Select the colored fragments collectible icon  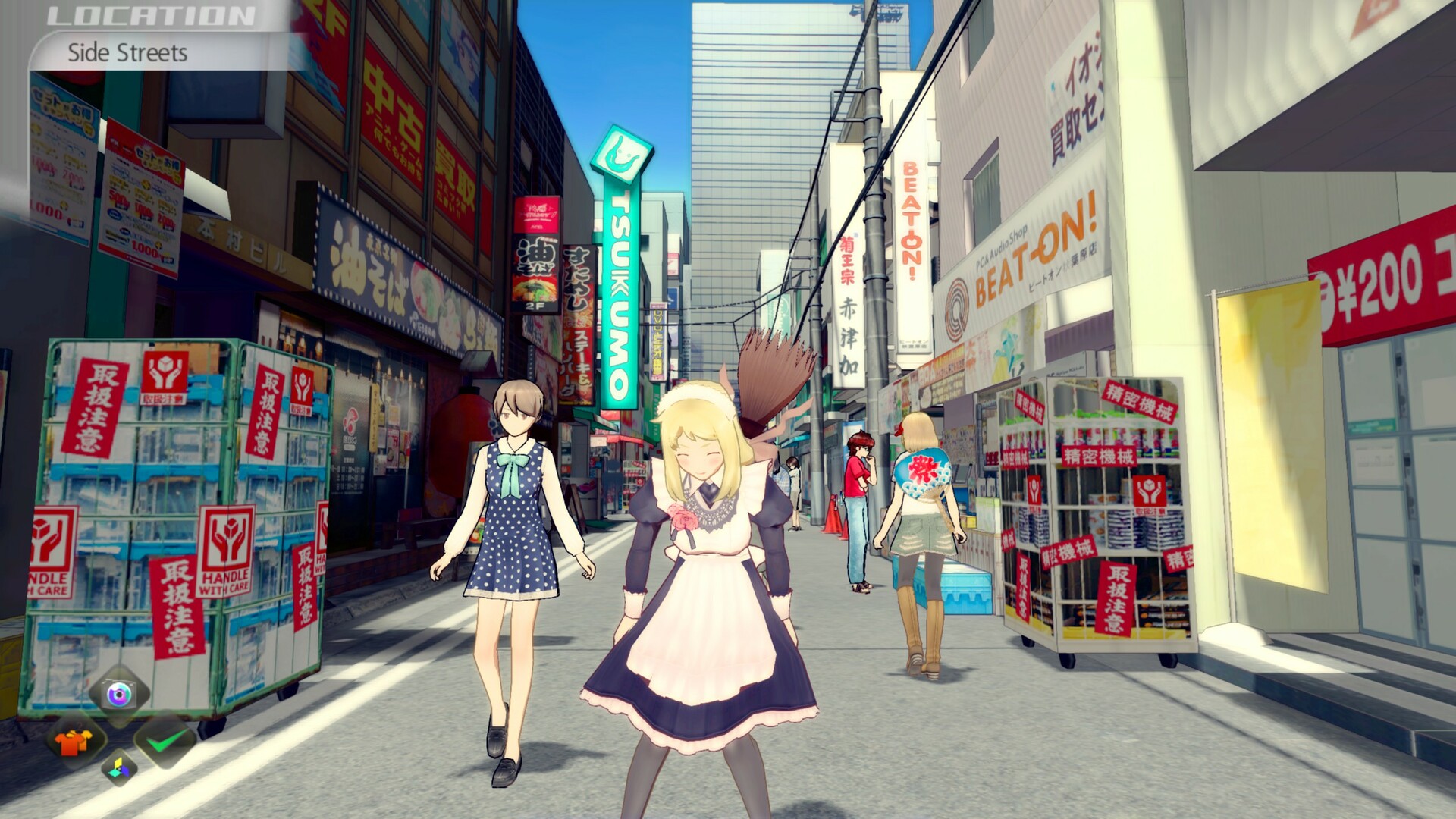click(x=118, y=768)
